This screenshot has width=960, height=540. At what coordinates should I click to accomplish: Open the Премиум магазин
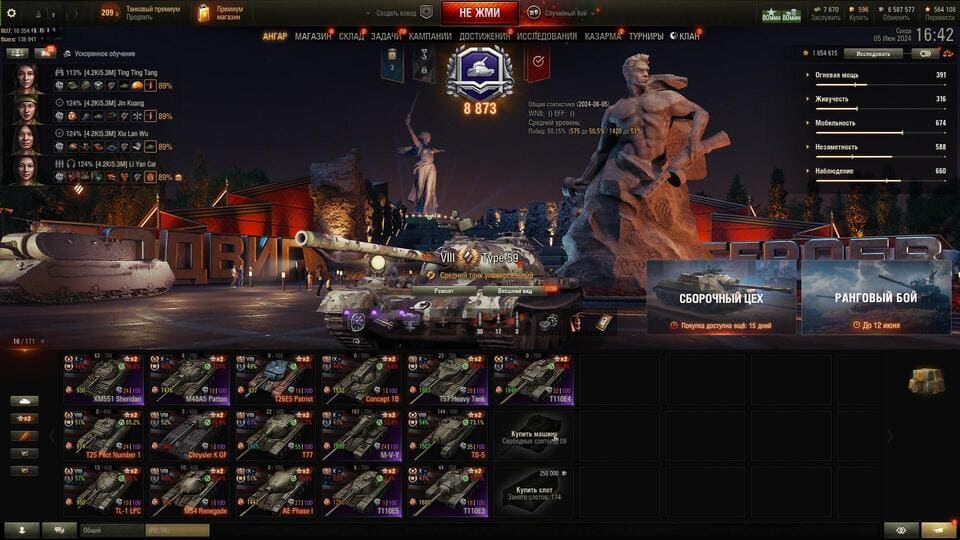[221, 13]
